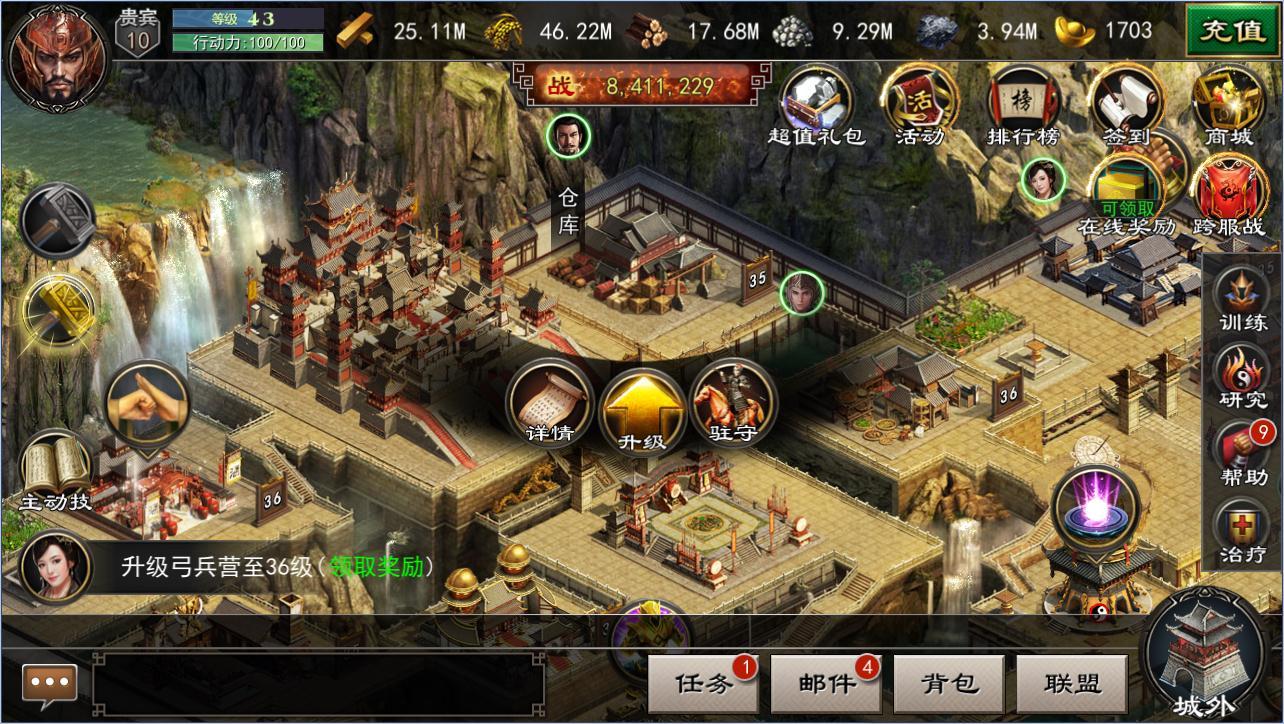Open the 治疗 healing panel
The height and width of the screenshot is (724, 1284).
[x=1243, y=530]
